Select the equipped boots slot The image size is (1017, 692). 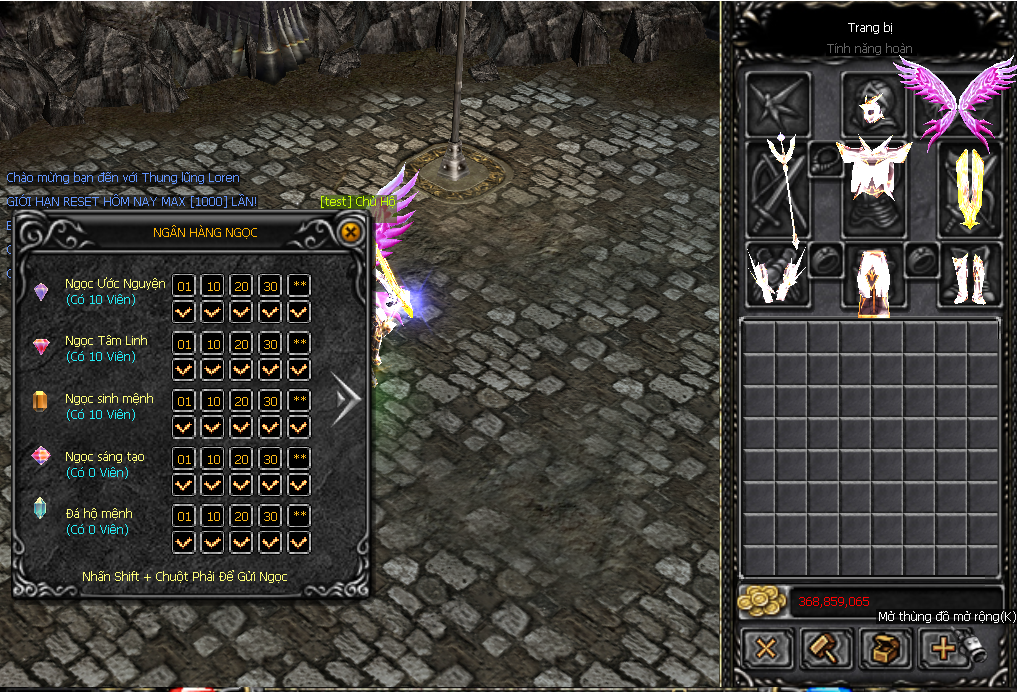tap(969, 274)
